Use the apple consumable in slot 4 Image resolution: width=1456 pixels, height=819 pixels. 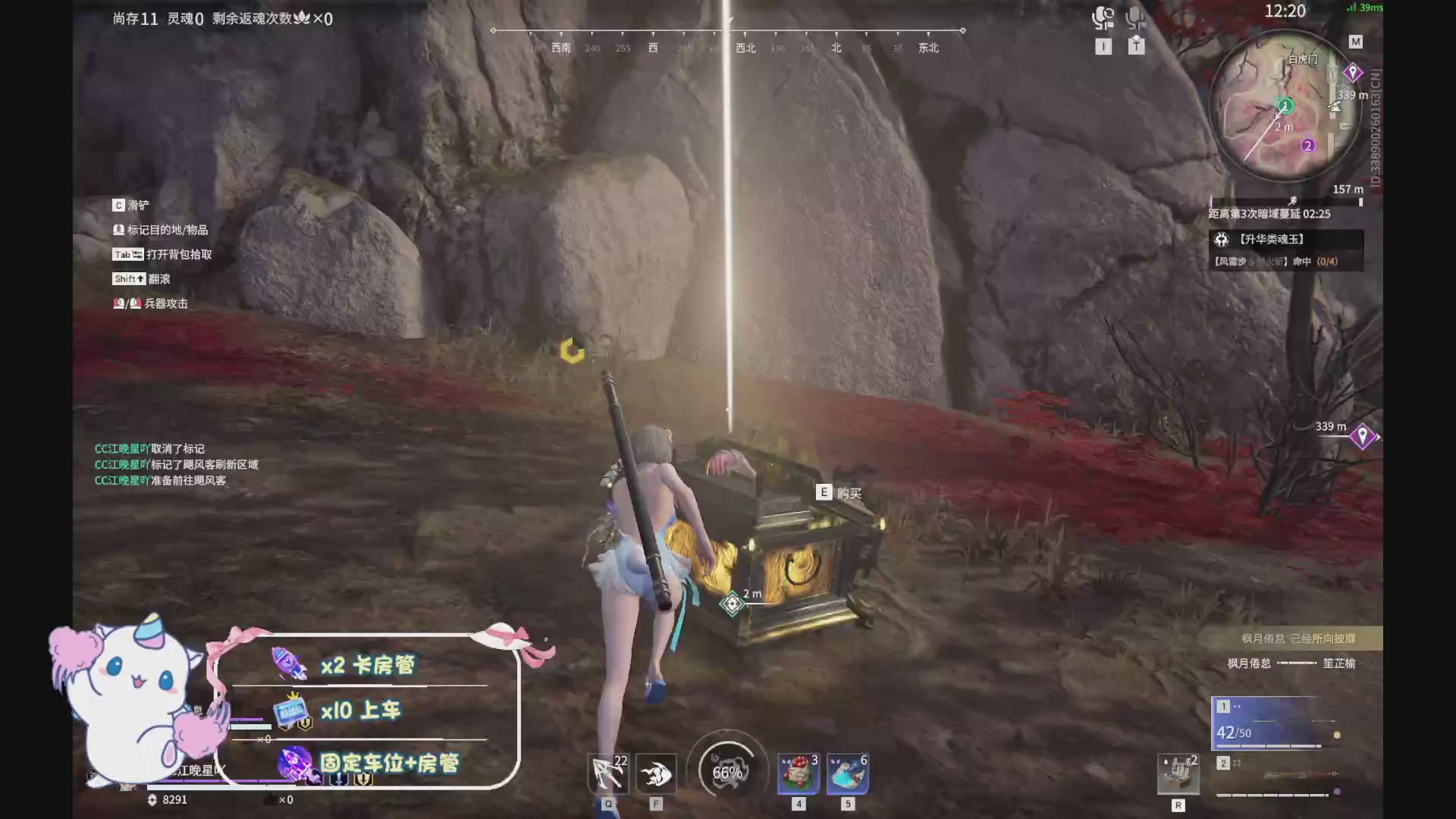click(798, 773)
